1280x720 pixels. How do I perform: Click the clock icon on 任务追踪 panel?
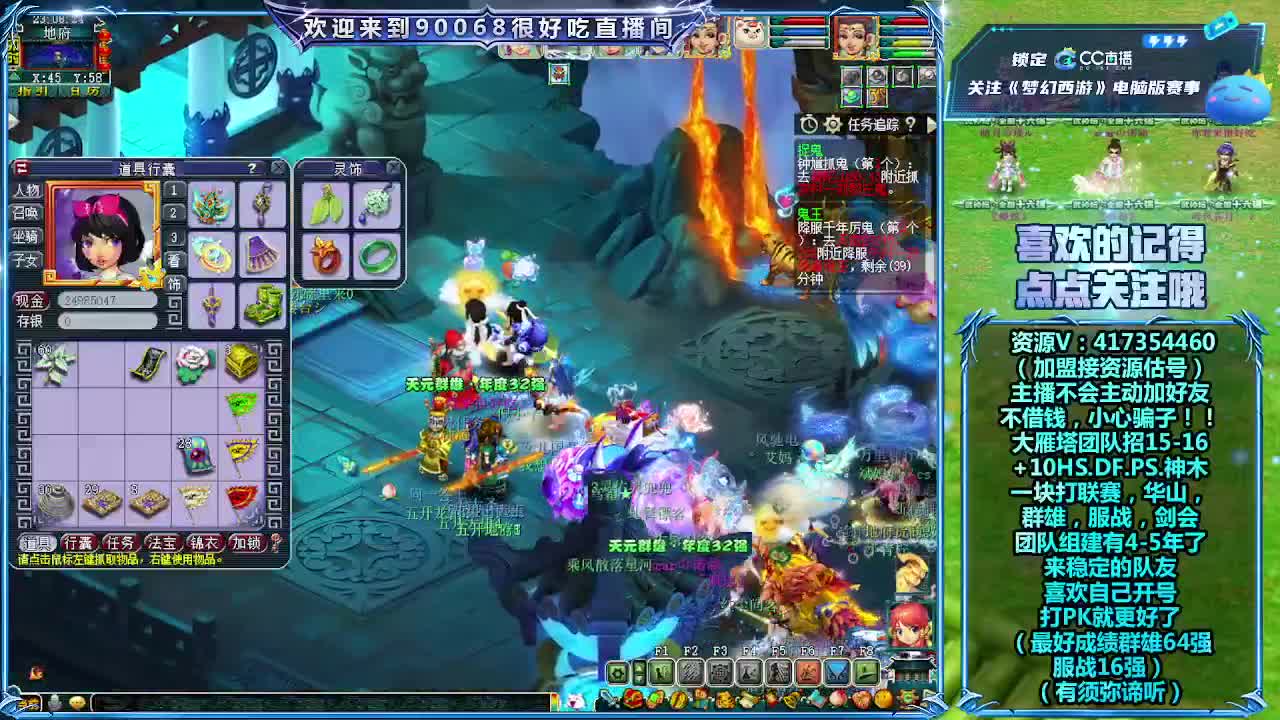click(809, 124)
